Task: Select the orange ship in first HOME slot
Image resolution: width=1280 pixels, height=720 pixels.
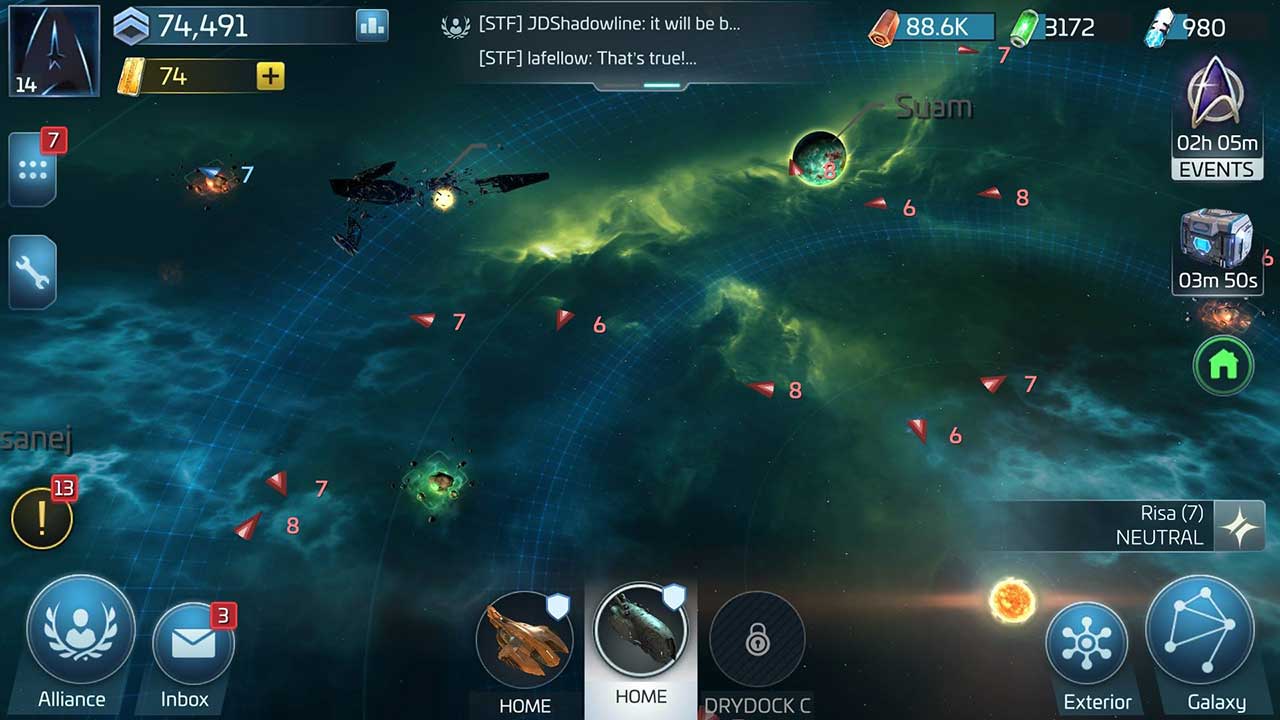Action: click(x=525, y=640)
